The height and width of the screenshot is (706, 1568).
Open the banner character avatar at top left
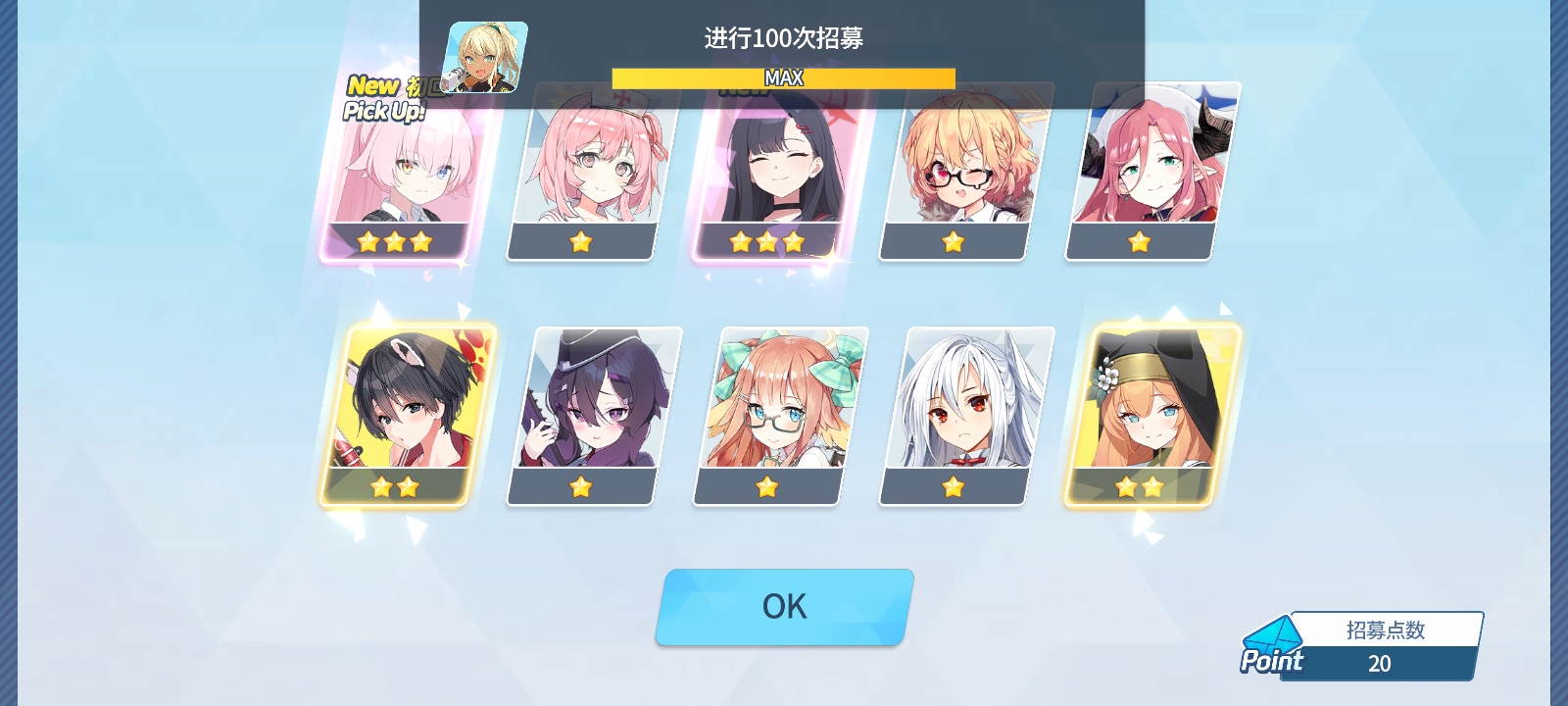482,59
